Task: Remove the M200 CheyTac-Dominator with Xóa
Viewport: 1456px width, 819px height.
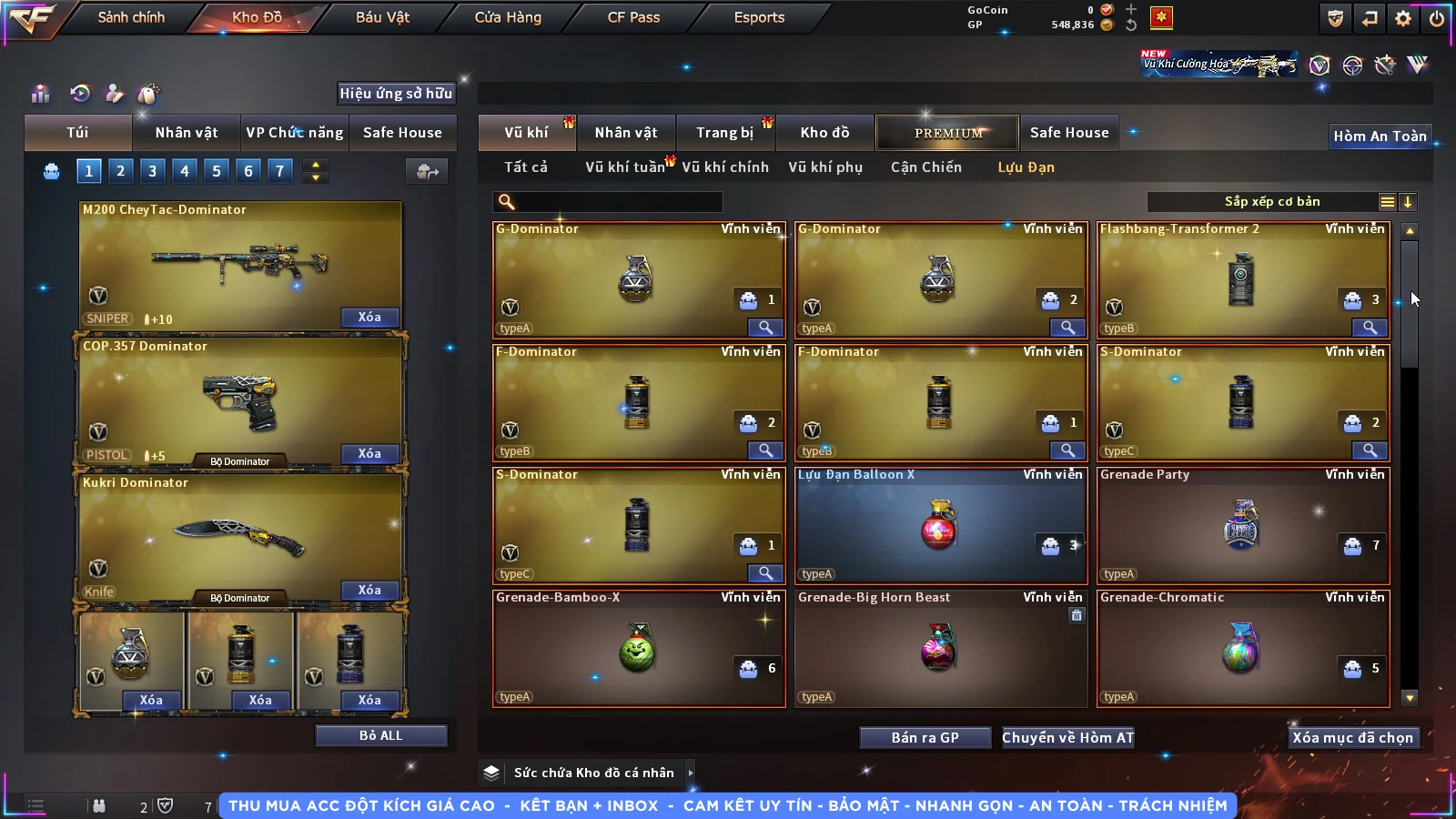Action: (x=369, y=317)
